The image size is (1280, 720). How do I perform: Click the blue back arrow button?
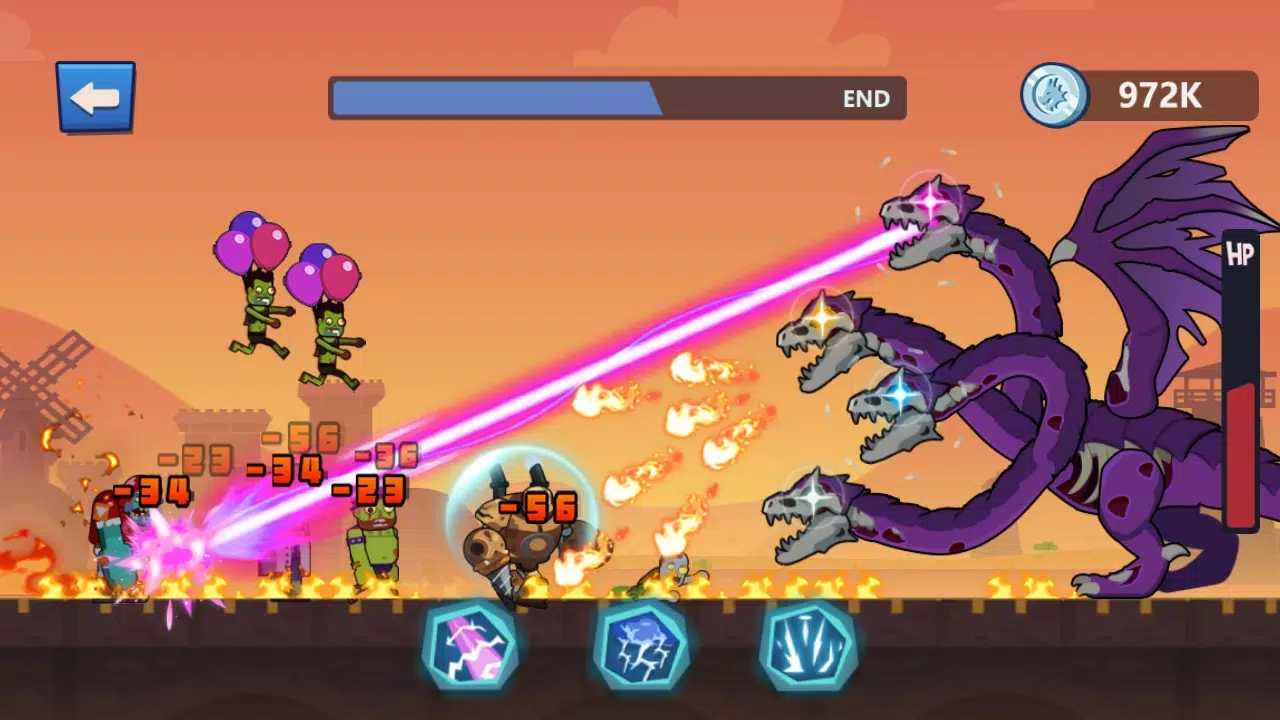[x=95, y=97]
